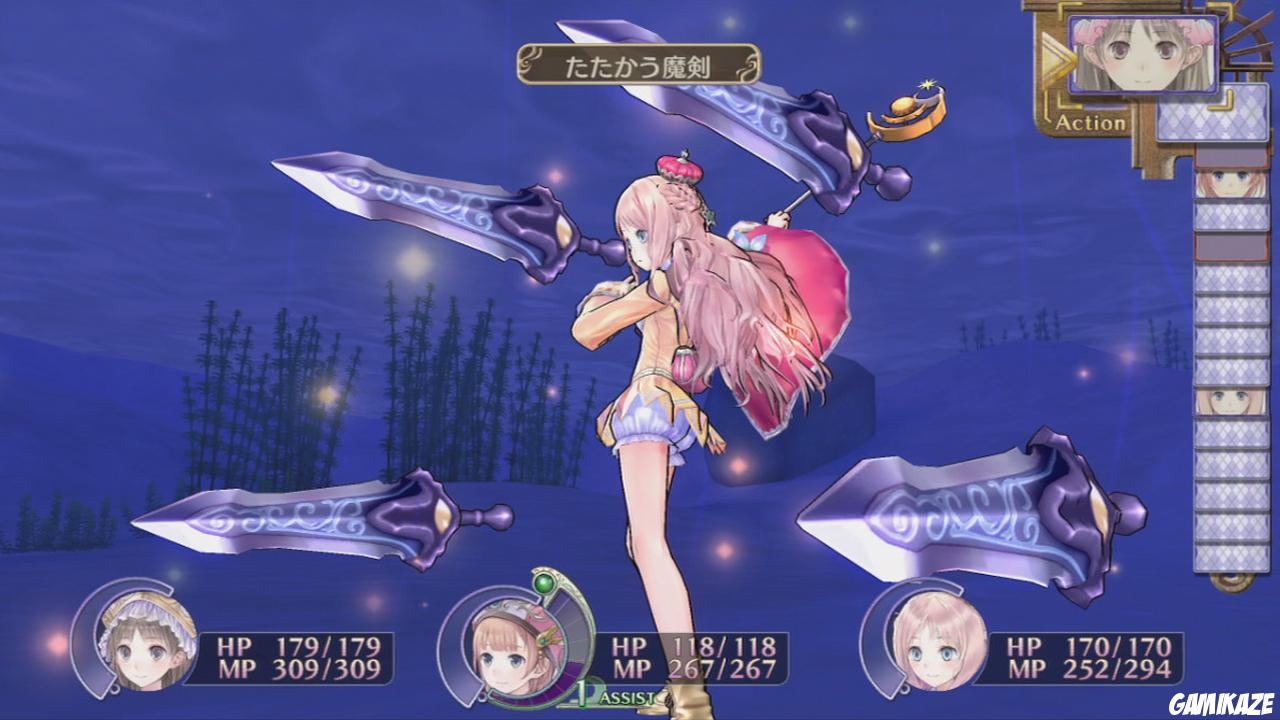The height and width of the screenshot is (720, 1280).
Task: Expand the topmost checkered turn-order tile
Action: pos(1215,115)
